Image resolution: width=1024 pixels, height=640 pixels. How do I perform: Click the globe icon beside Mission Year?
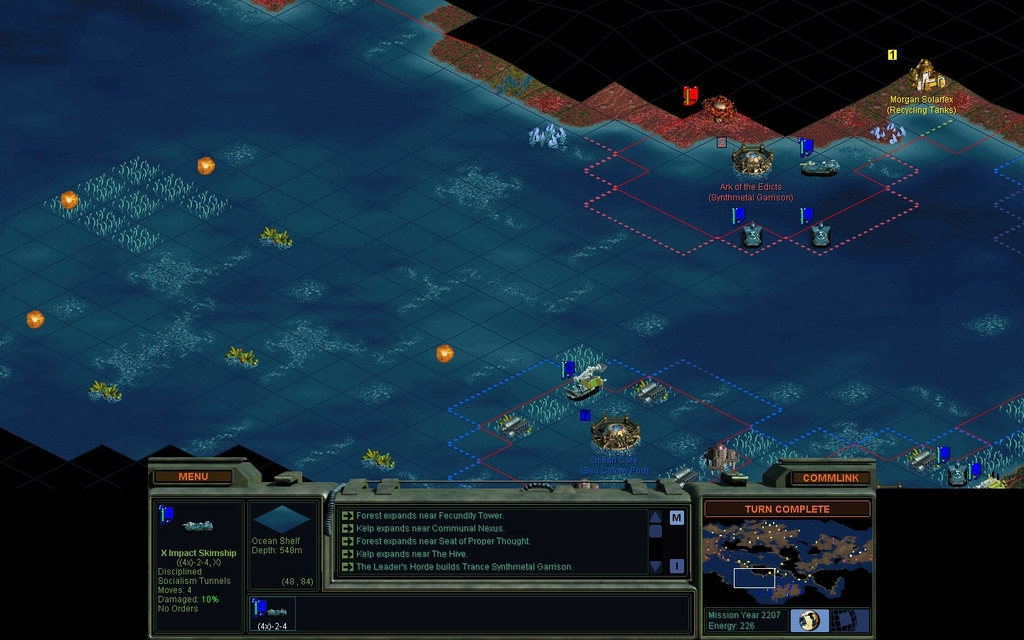click(809, 621)
